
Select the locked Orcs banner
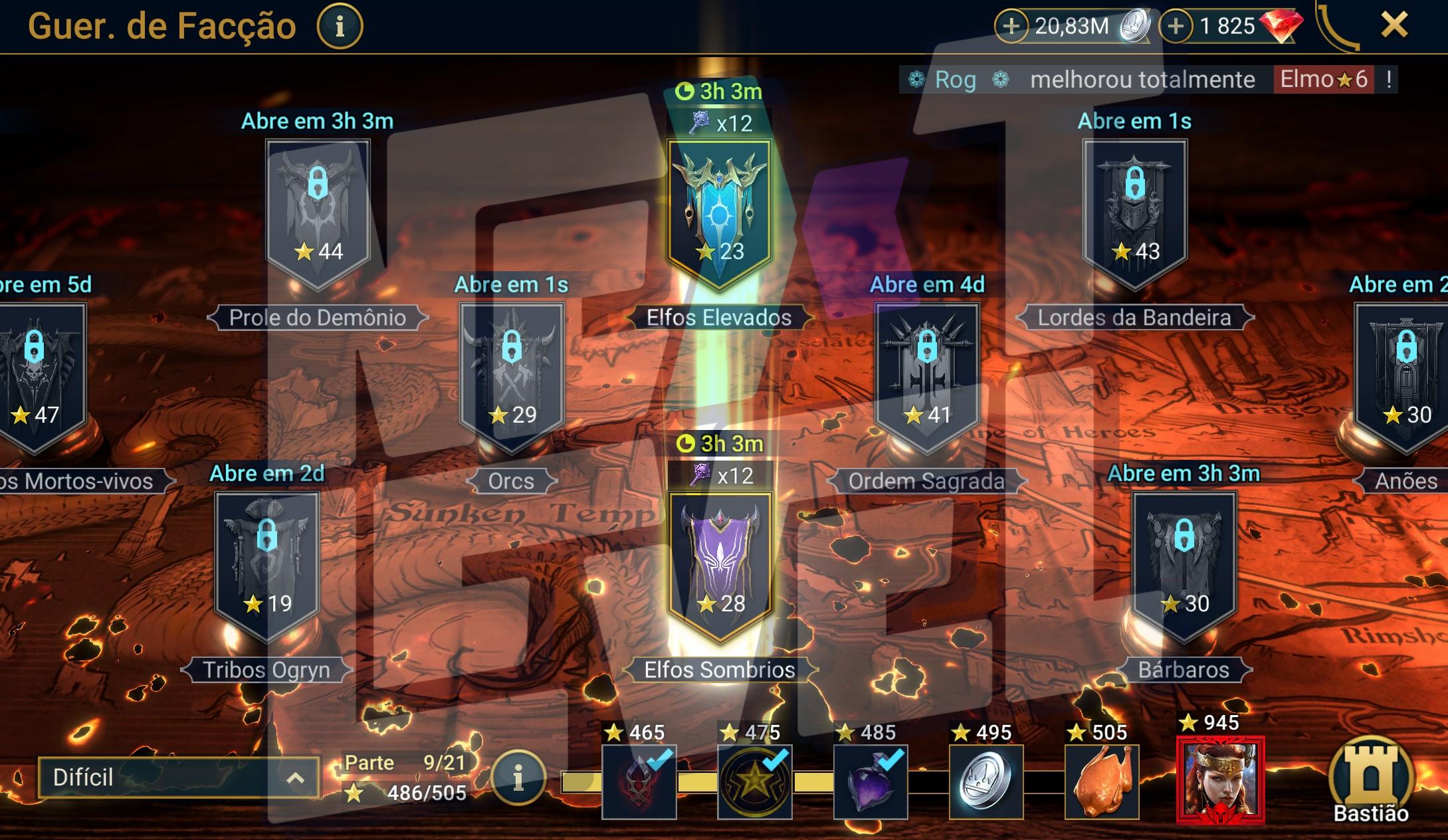(x=511, y=376)
